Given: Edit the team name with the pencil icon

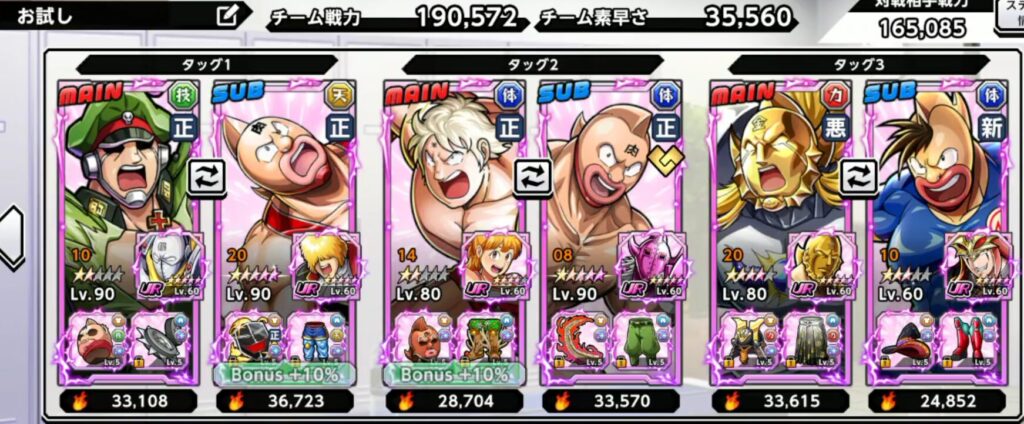Looking at the screenshot, I should (228, 15).
